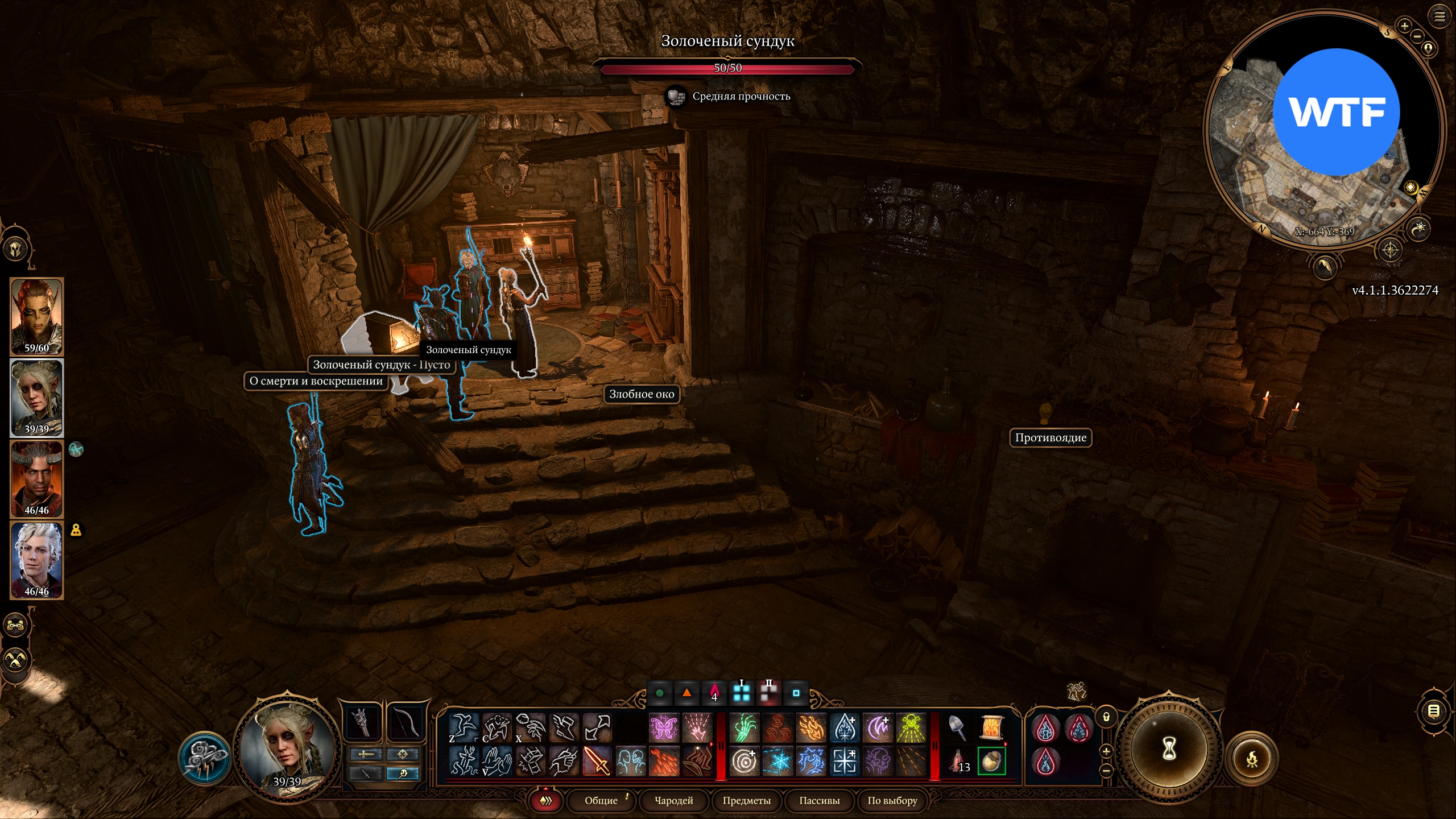The height and width of the screenshot is (819, 1456).
Task: Activate the pink butterfly spell icon
Action: 664,728
